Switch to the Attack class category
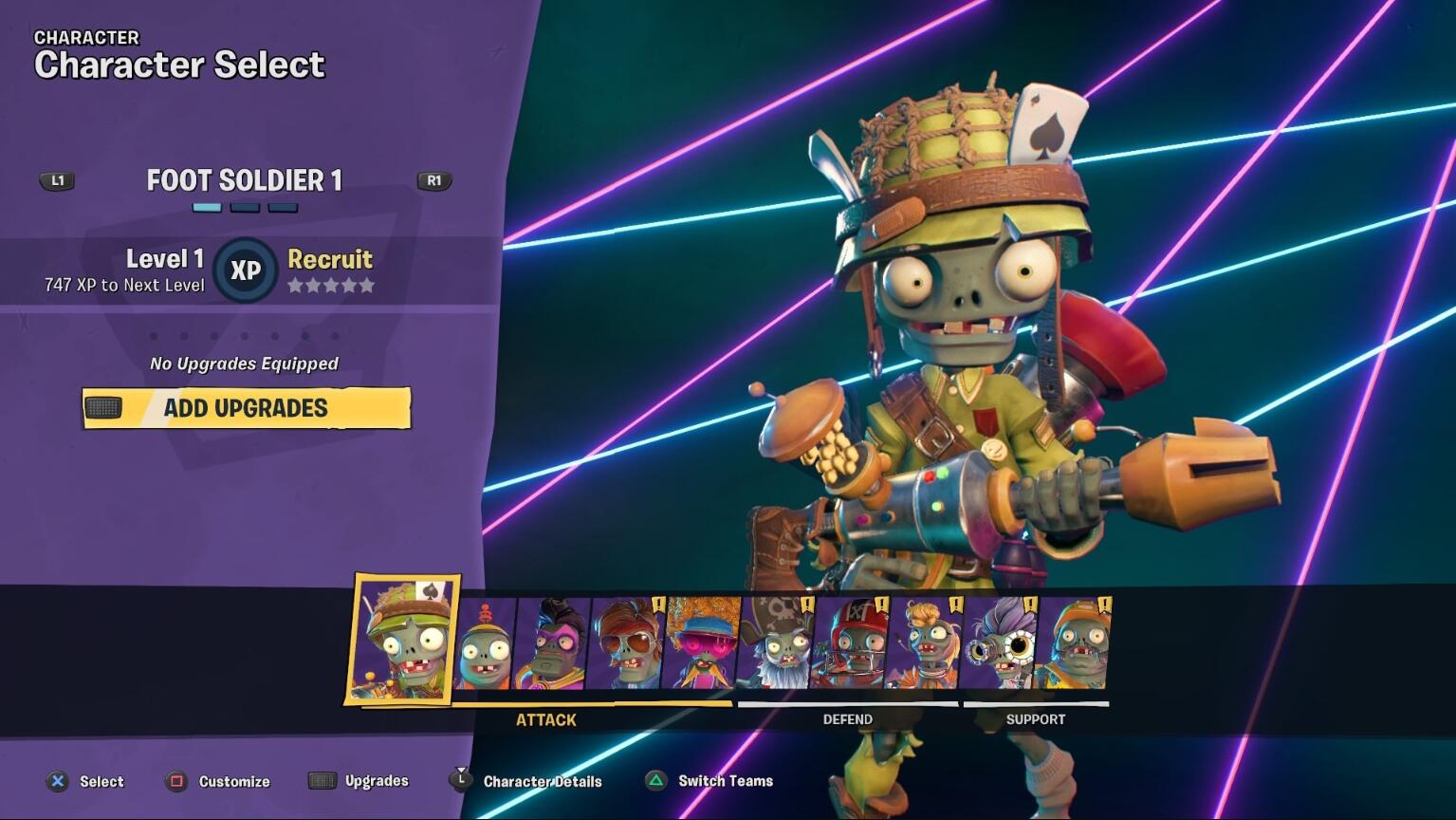Image resolution: width=1456 pixels, height=820 pixels. (546, 719)
